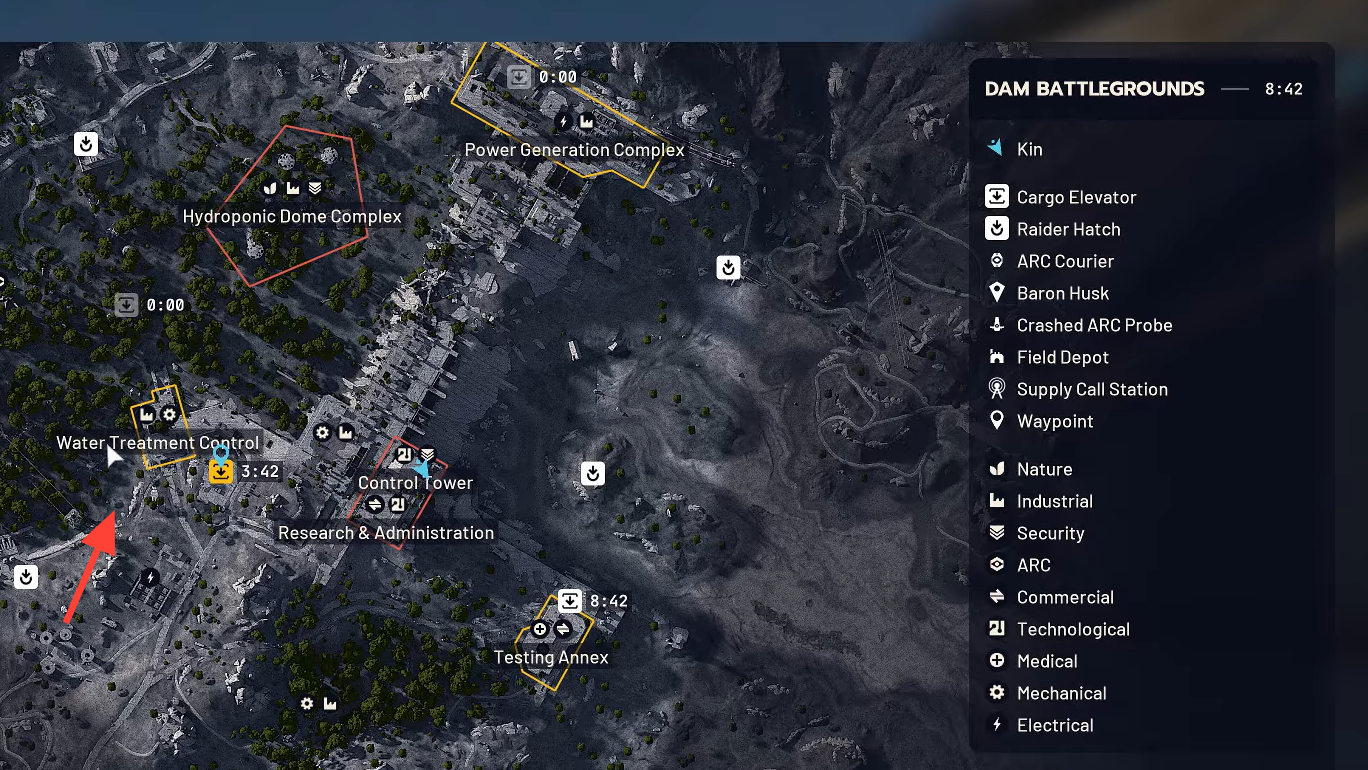Choose Supply Call Station in the legend
Viewport: 1368px width, 770px height.
pyautogui.click(x=1092, y=389)
